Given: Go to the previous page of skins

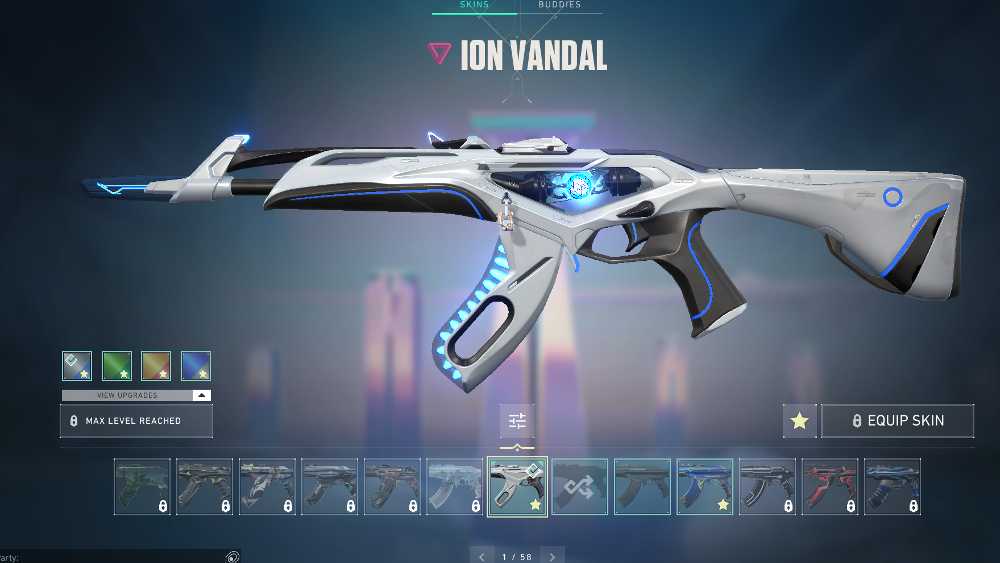Looking at the screenshot, I should (x=482, y=556).
